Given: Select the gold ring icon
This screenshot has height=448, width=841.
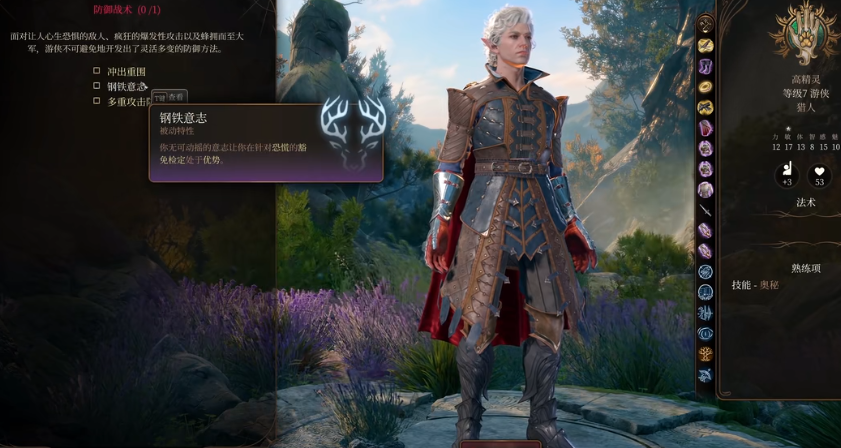Looking at the screenshot, I should tap(705, 87).
